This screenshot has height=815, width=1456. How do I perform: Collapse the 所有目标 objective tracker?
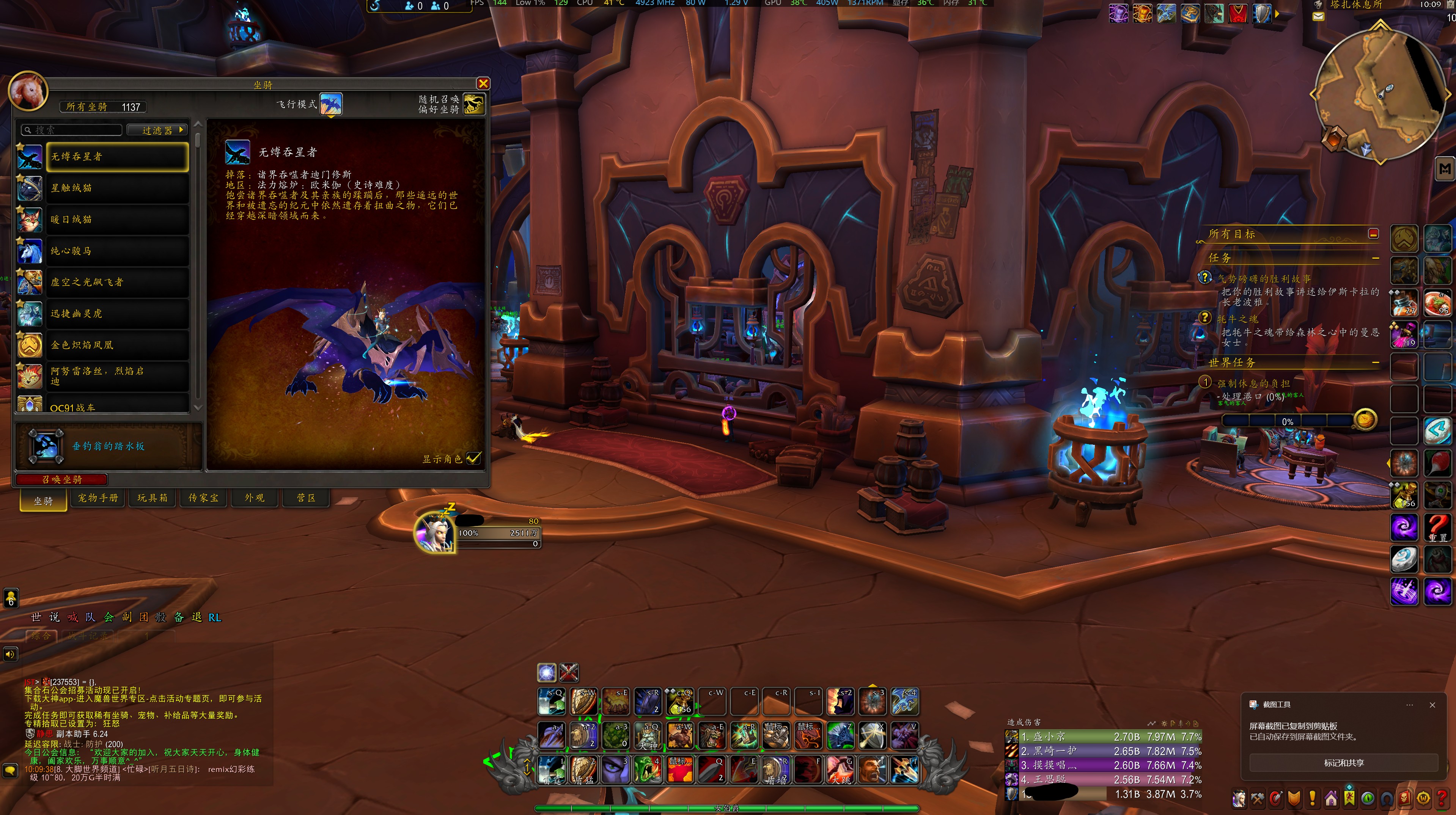1373,234
